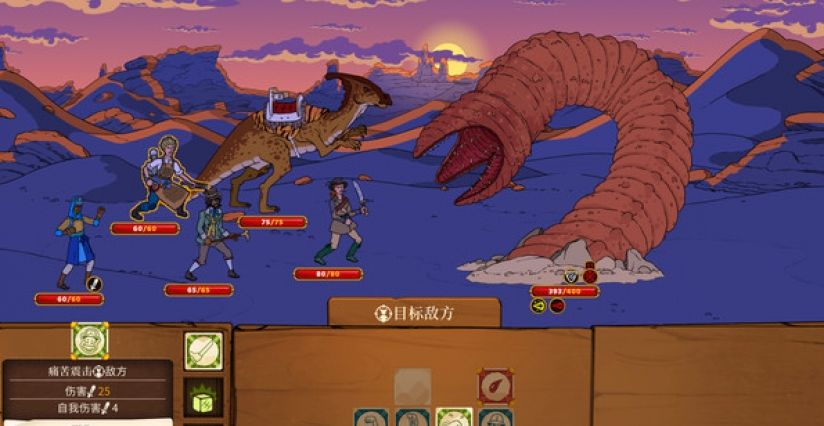The image size is (824, 426).
Task: Select the green-highlighted tile in the bottom row
Action: click(454, 418)
